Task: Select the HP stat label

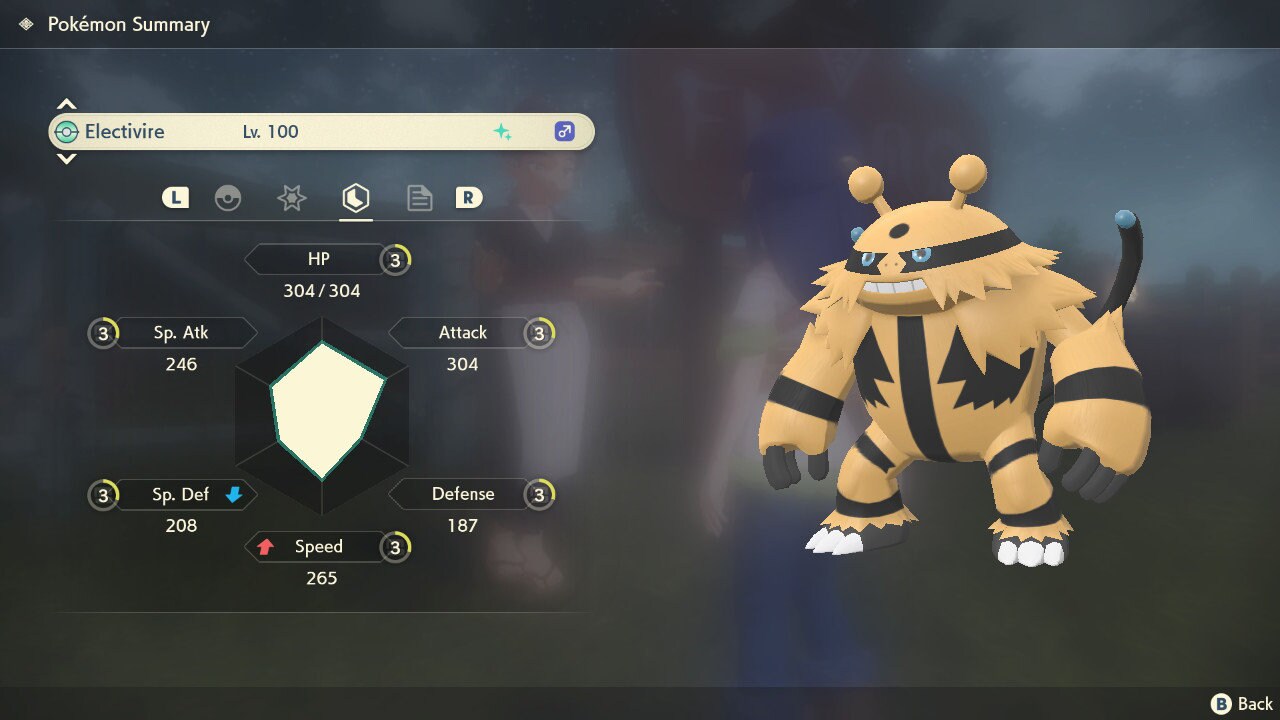Action: click(318, 259)
